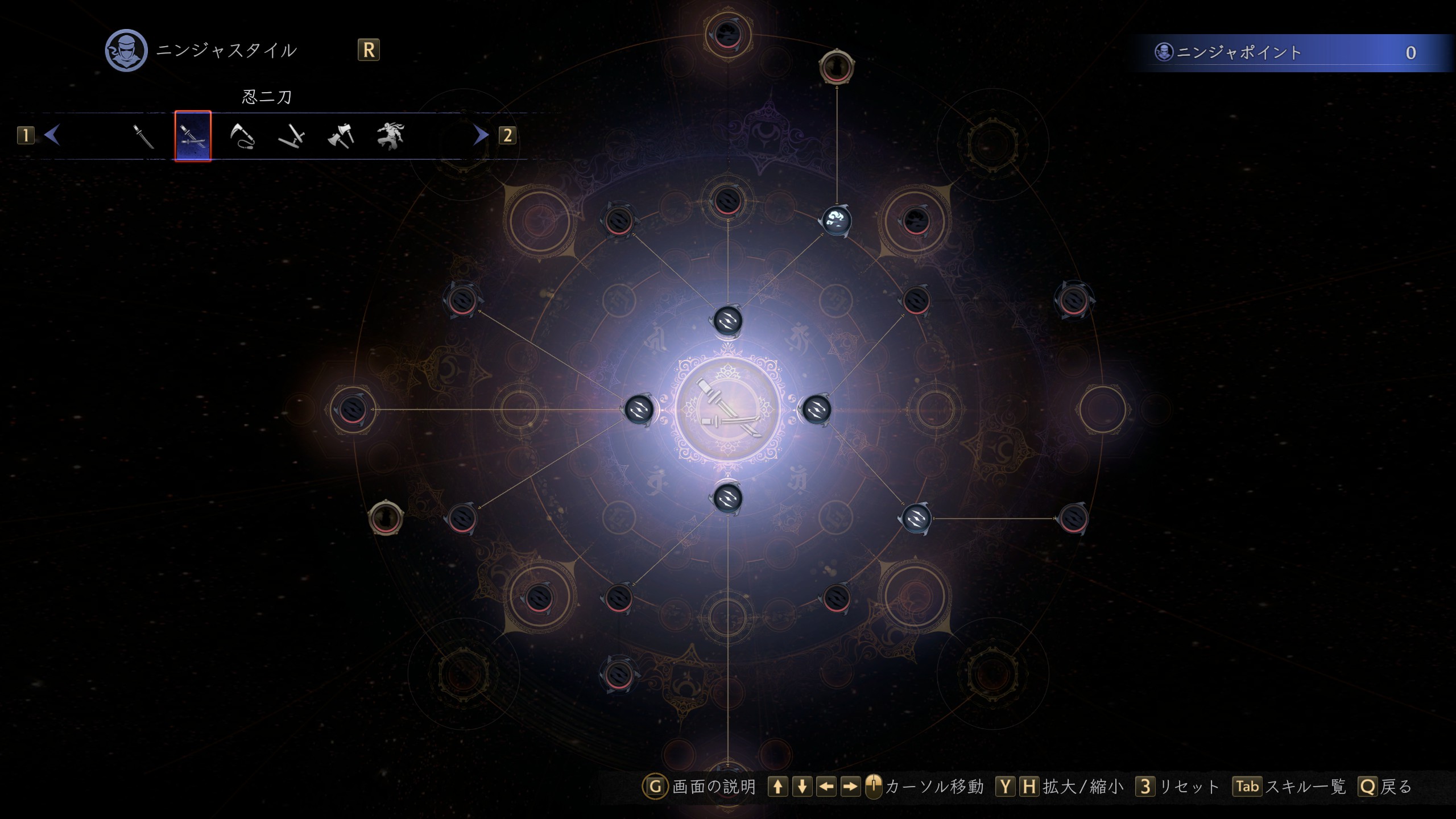
Task: Switch to the tonfa weapon tab
Action: coord(292,136)
